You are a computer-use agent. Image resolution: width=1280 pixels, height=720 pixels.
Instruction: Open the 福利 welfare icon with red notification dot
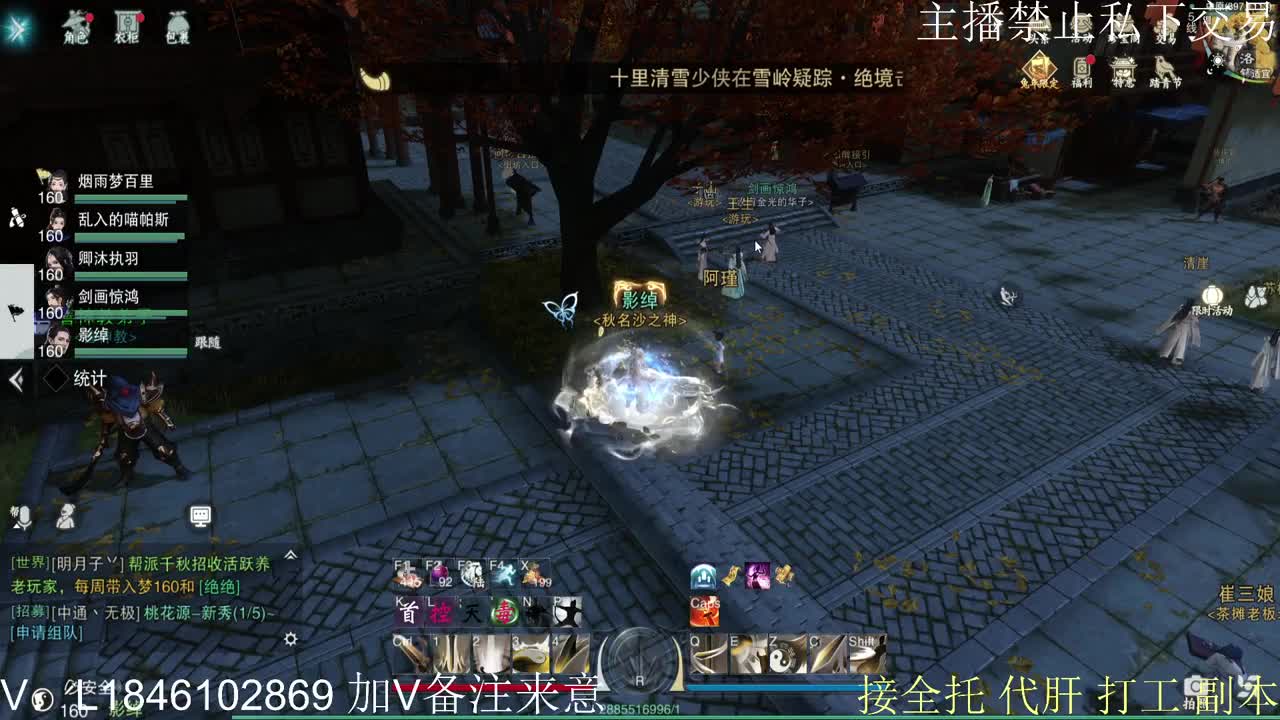tap(1082, 66)
